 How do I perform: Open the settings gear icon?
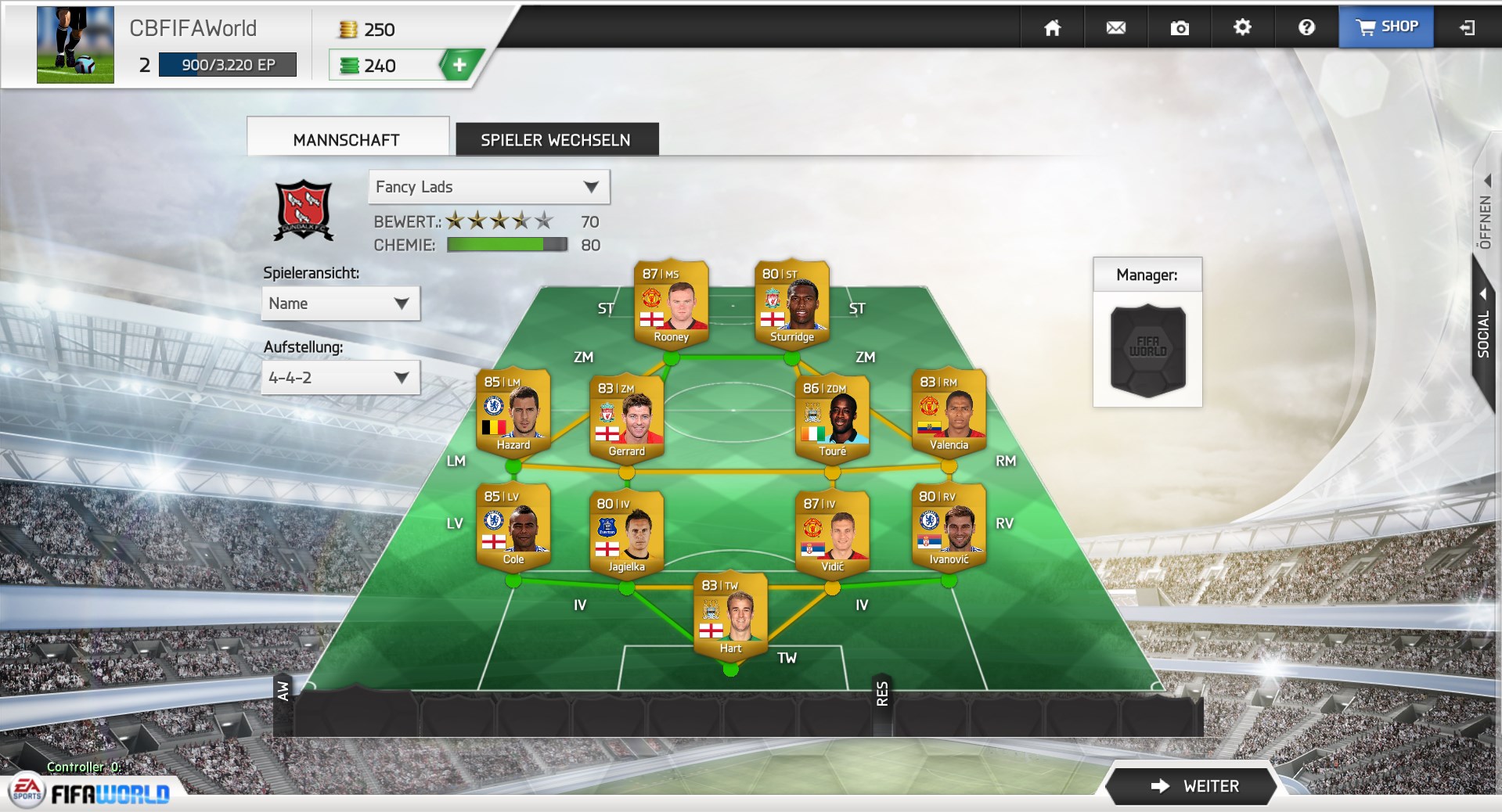[1242, 28]
